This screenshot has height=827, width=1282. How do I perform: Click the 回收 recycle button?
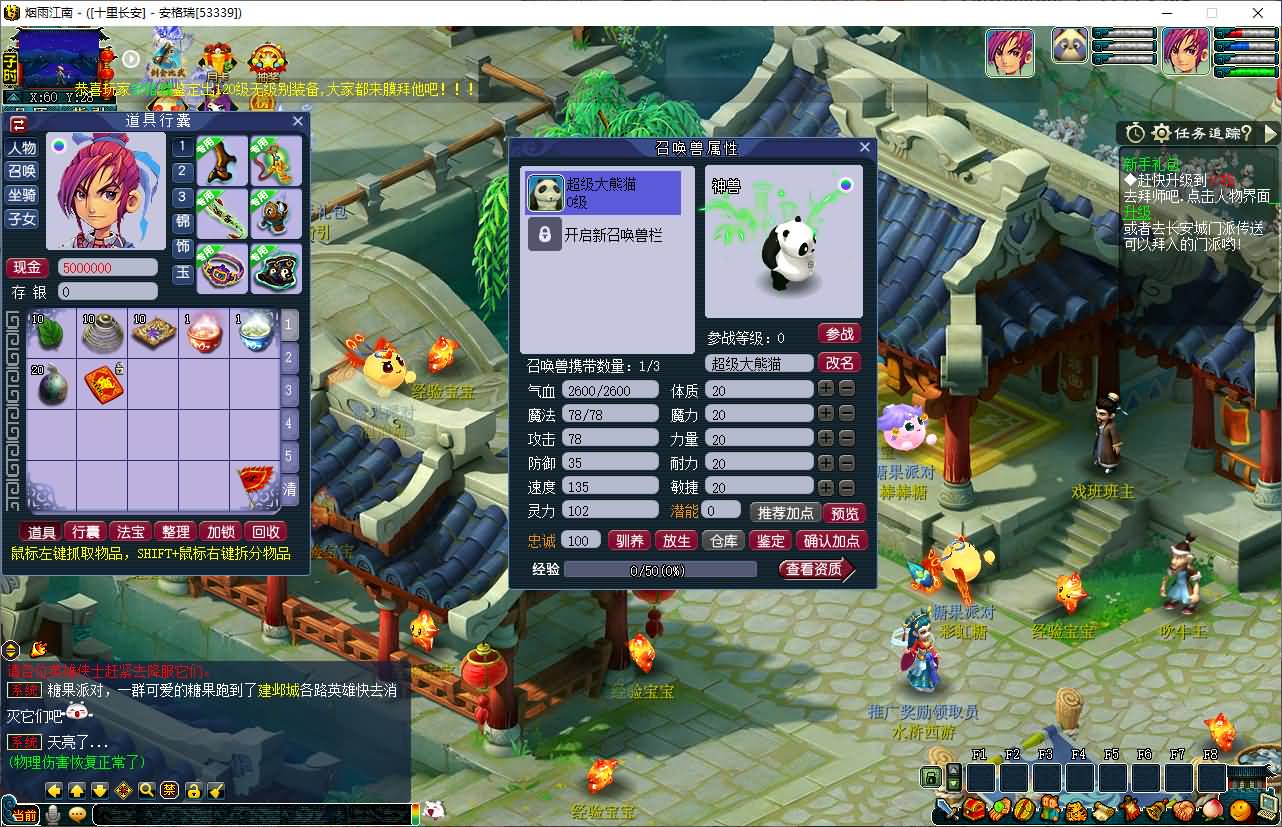pyautogui.click(x=266, y=532)
